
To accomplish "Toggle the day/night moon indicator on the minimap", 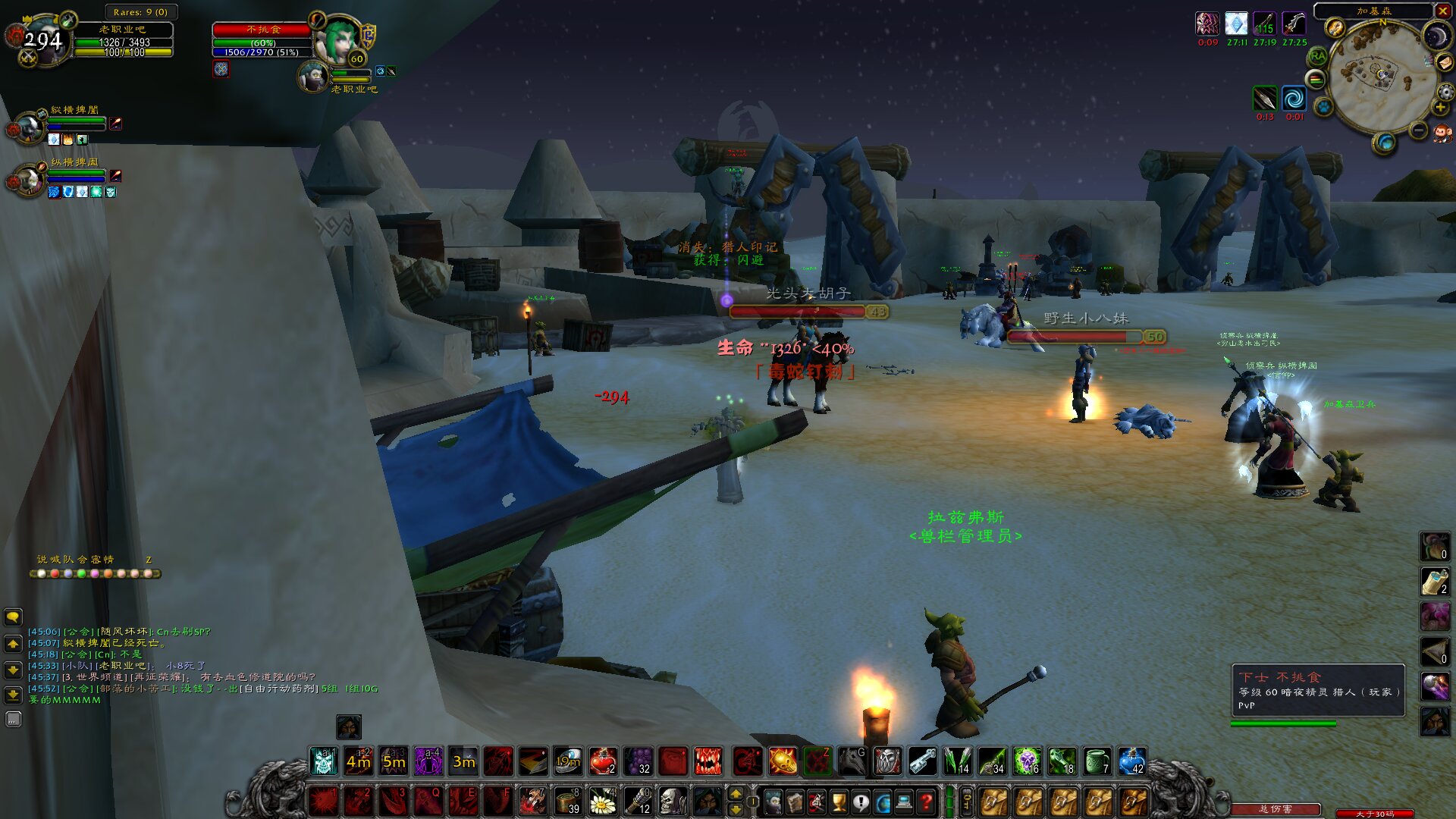I will tap(1436, 33).
